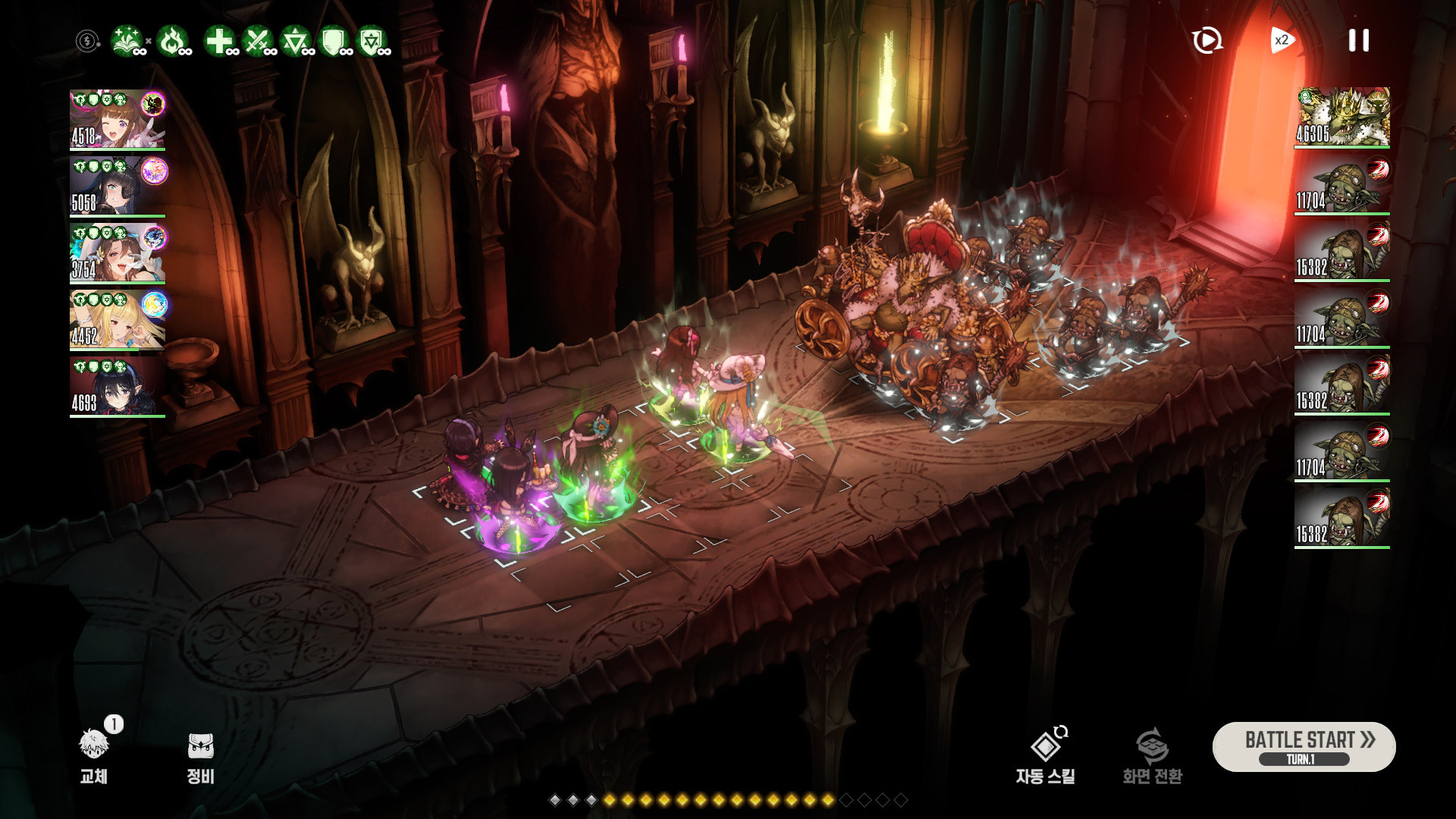
Task: Select the ally portrait with 4518 HP
Action: [x=118, y=119]
